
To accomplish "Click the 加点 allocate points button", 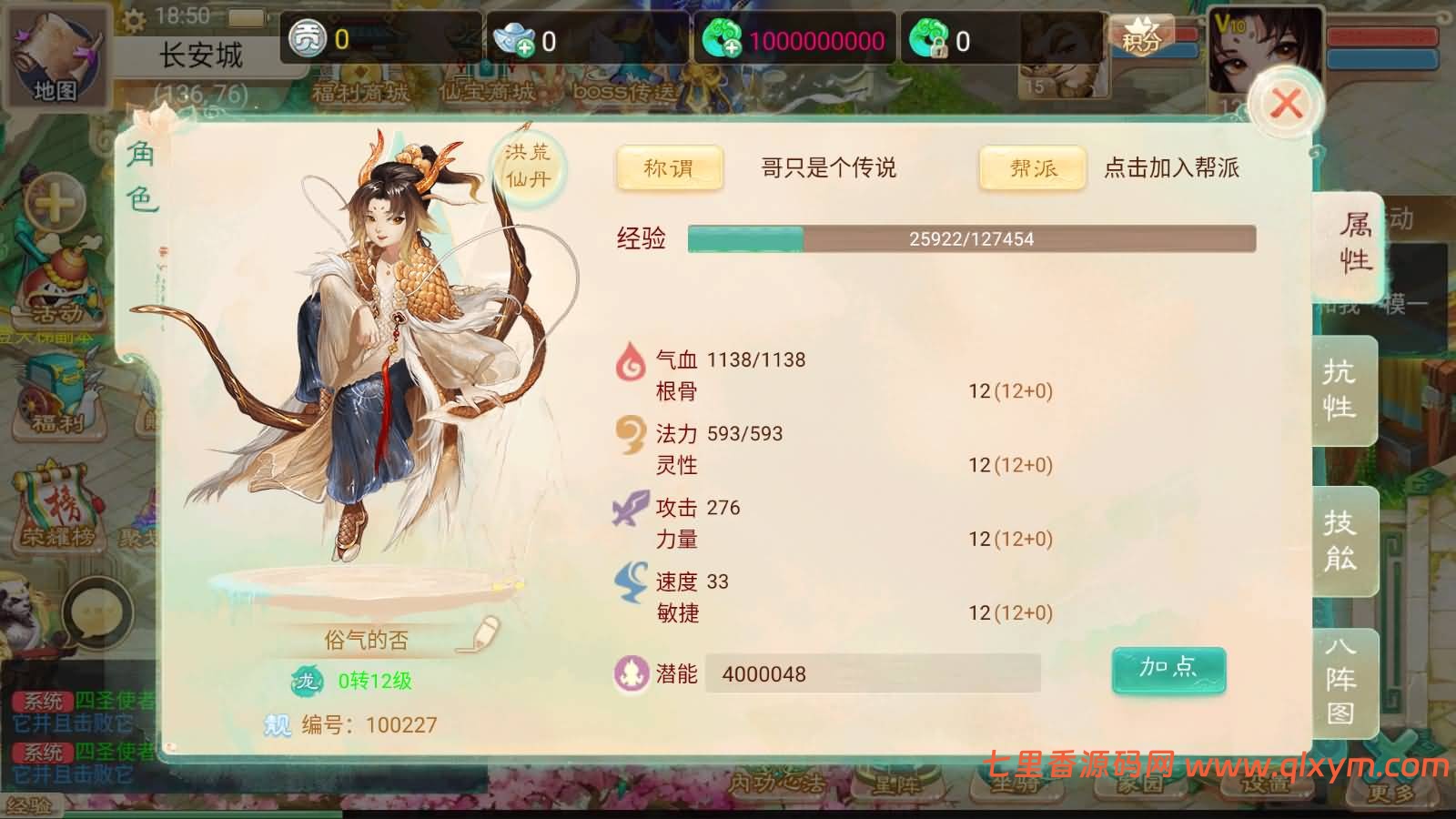I will tap(1168, 669).
